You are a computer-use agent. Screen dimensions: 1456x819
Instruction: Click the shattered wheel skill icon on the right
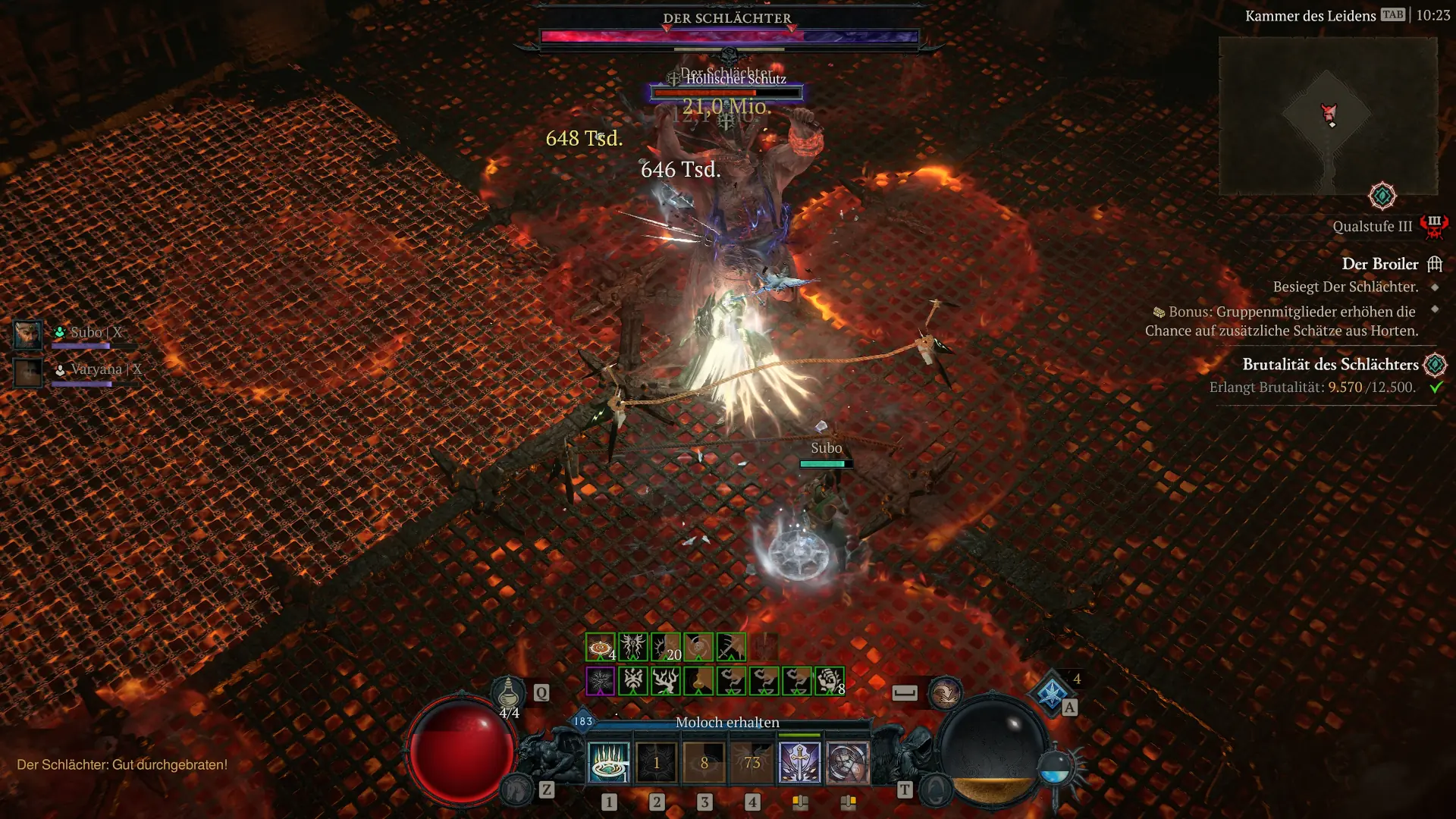(849, 762)
